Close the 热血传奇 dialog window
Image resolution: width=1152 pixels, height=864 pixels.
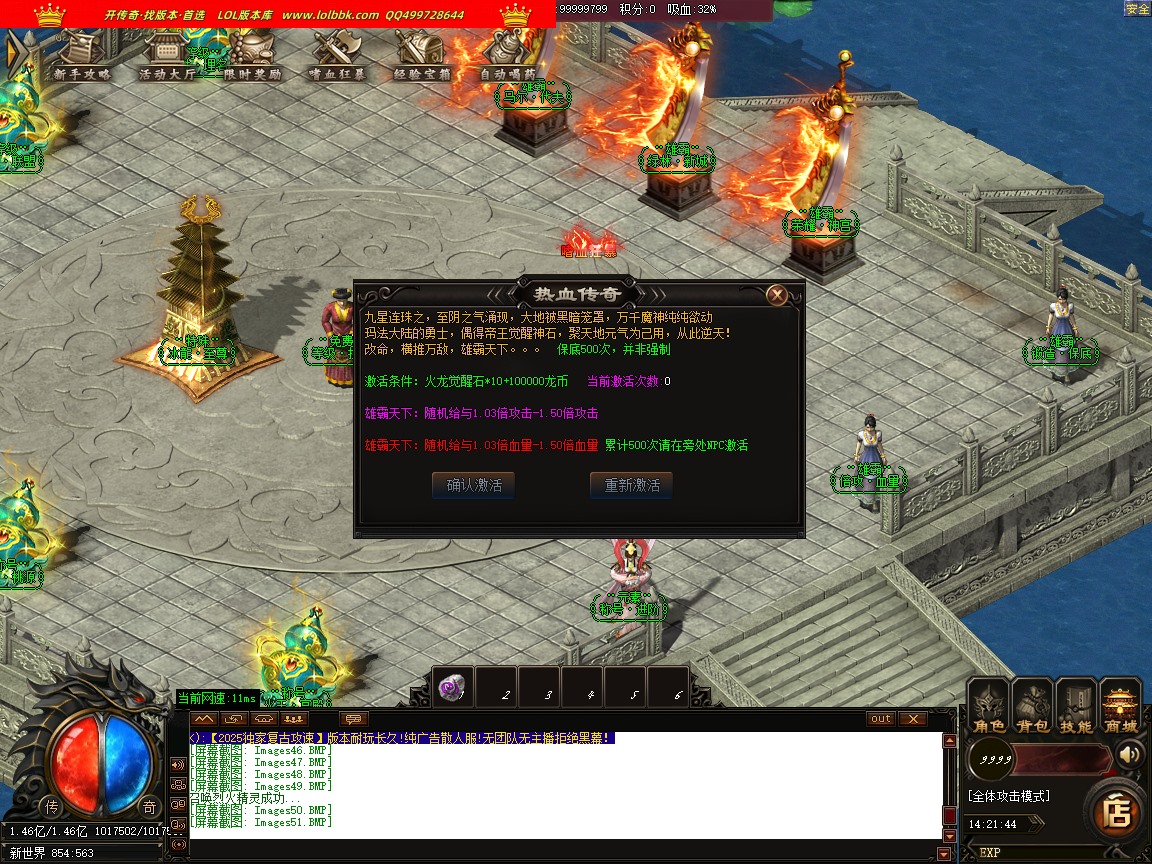pyautogui.click(x=777, y=295)
